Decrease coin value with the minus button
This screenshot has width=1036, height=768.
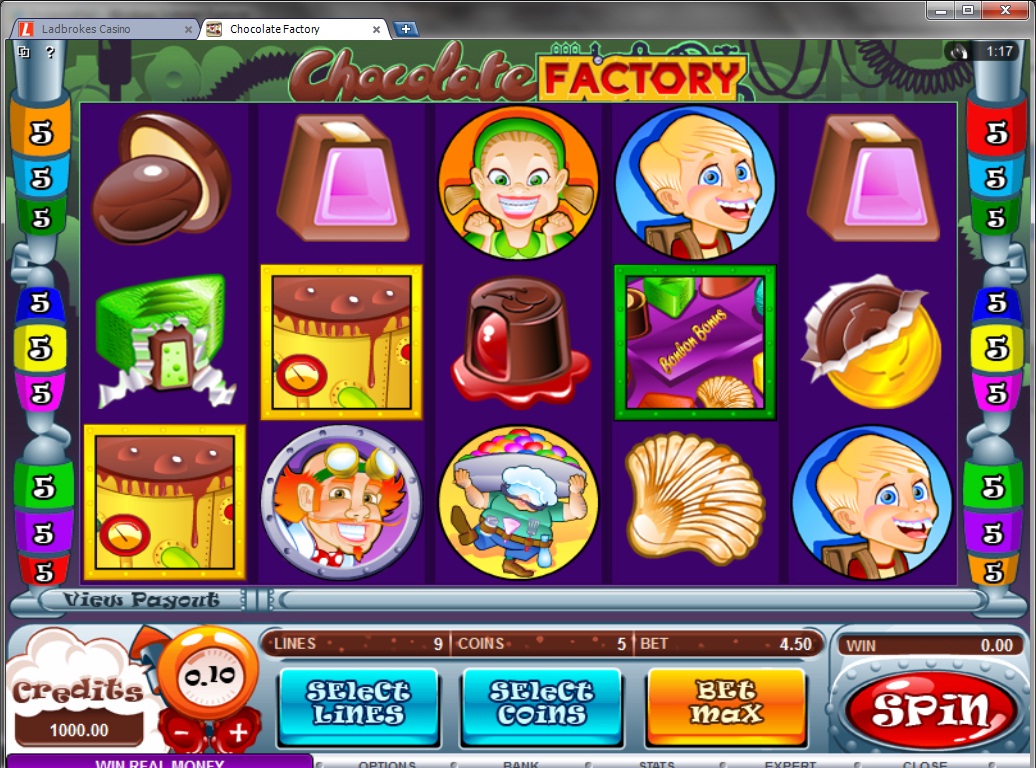click(183, 732)
